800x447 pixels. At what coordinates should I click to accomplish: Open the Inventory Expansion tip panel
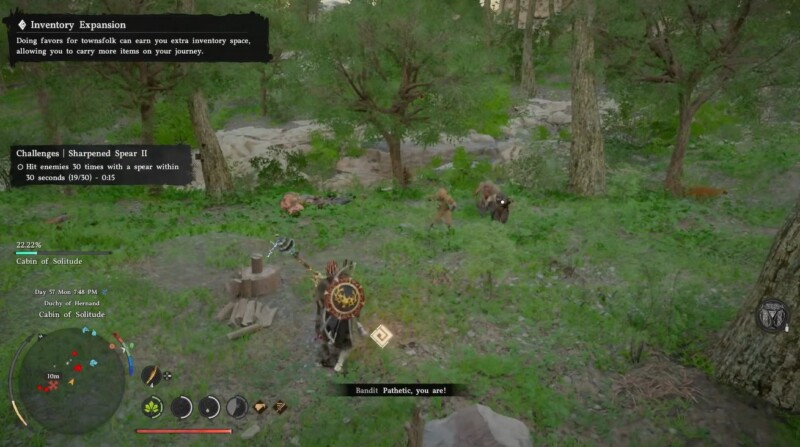pyautogui.click(x=138, y=38)
